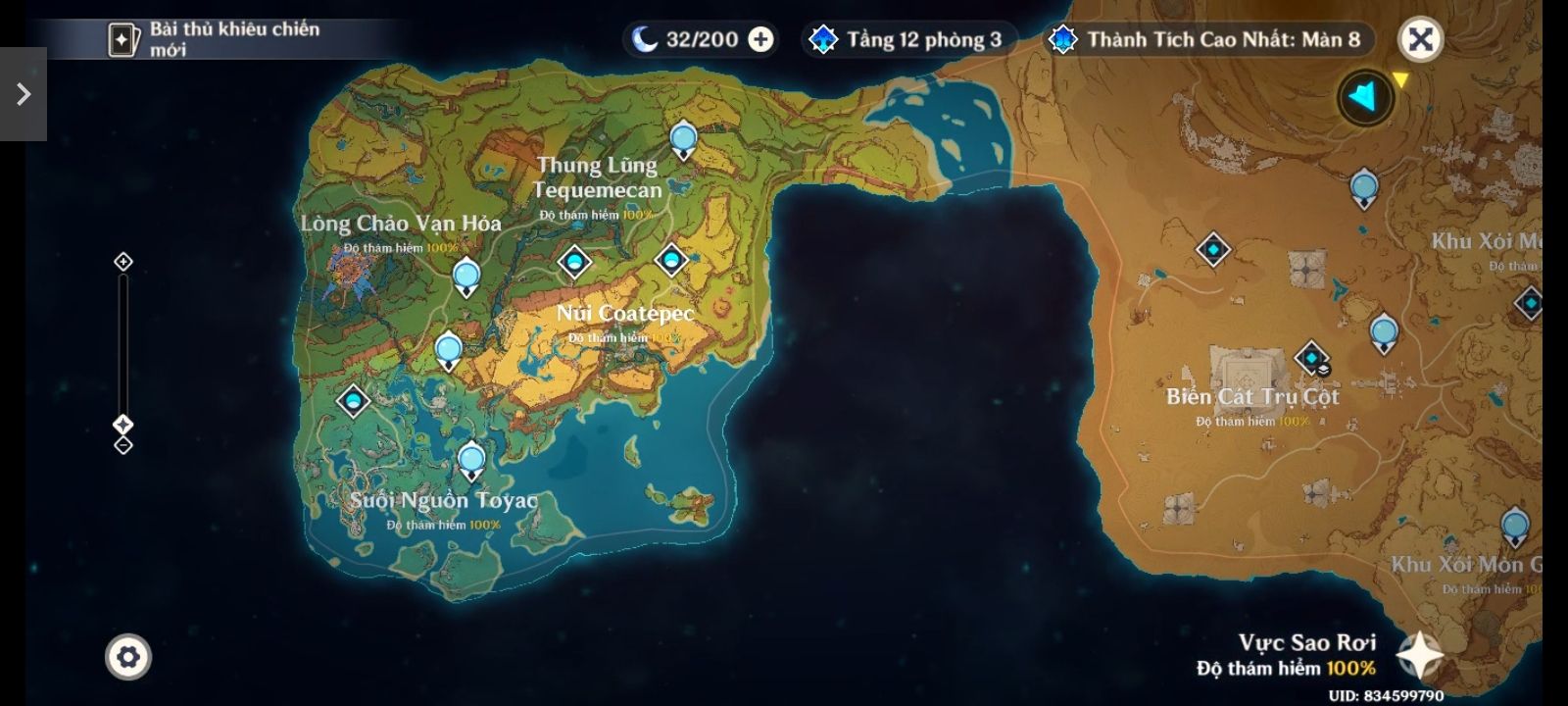Screen dimensions: 1568x706
Task: Click the map zoom slider handle
Action: coord(123,425)
